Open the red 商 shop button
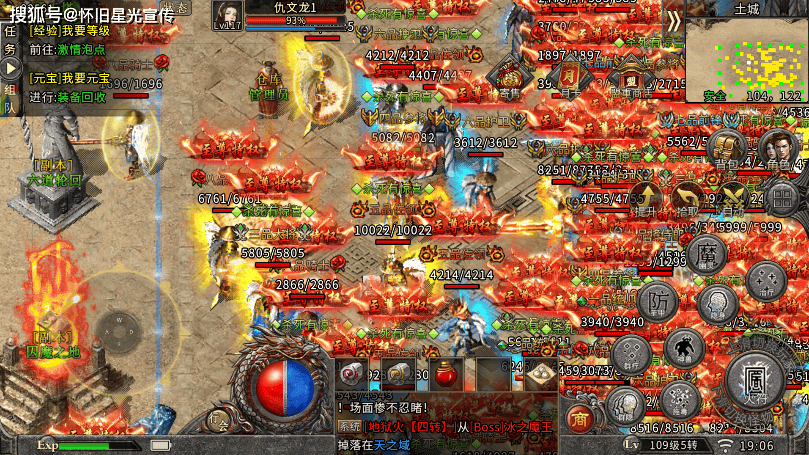Image resolution: width=809 pixels, height=455 pixels. pos(578,417)
